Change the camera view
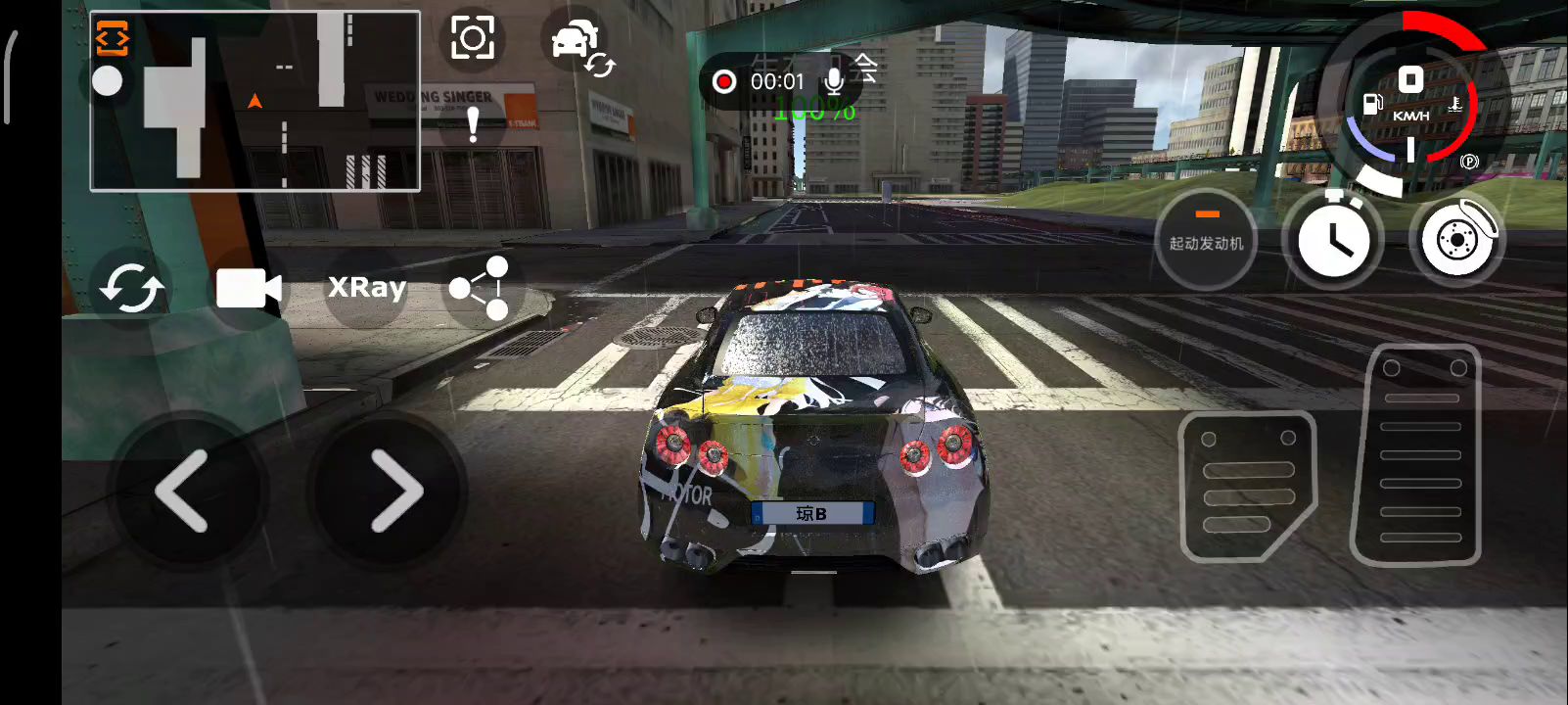This screenshot has width=1568, height=705. coord(249,288)
